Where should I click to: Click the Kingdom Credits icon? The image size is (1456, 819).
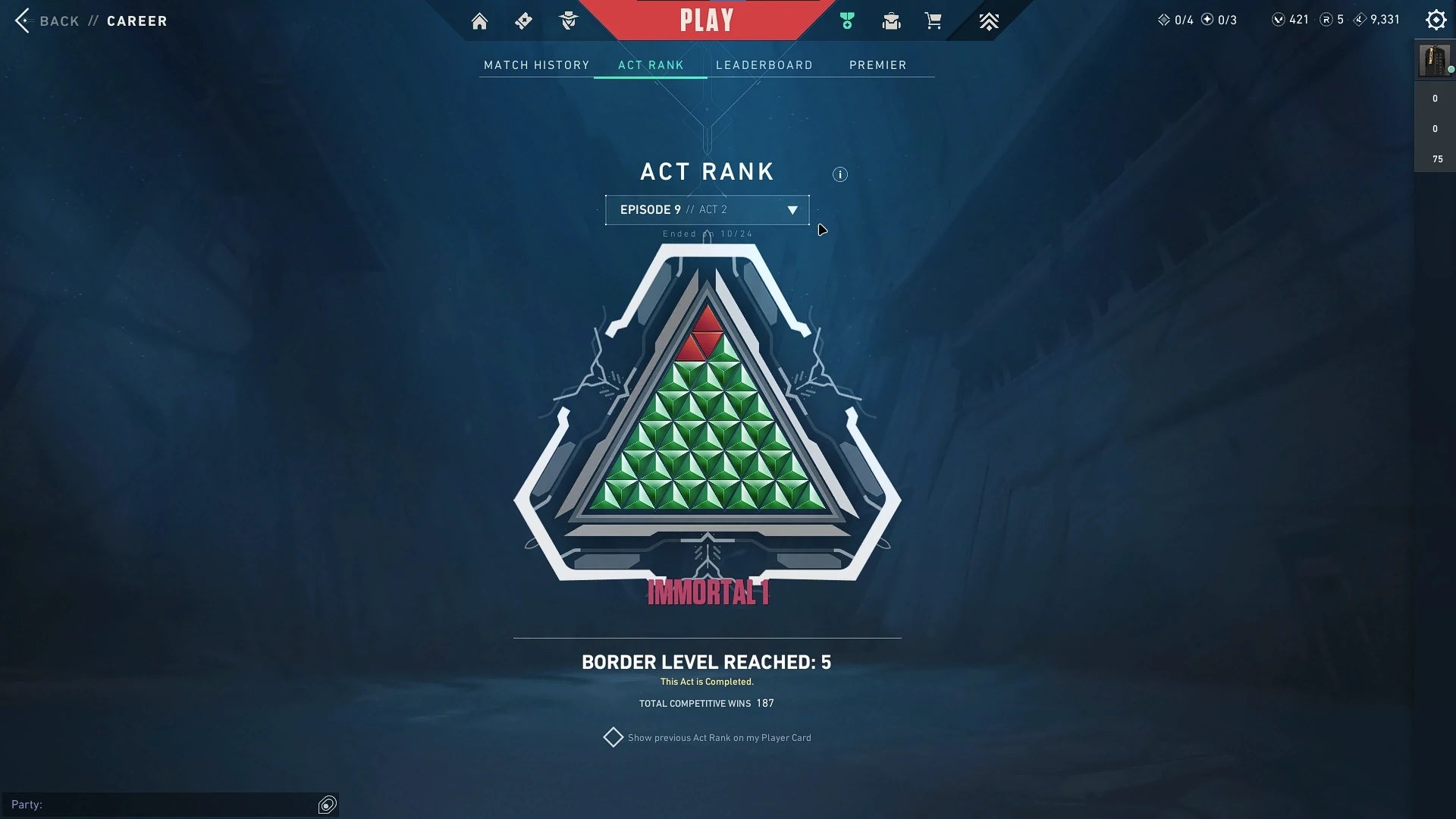[x=1360, y=19]
